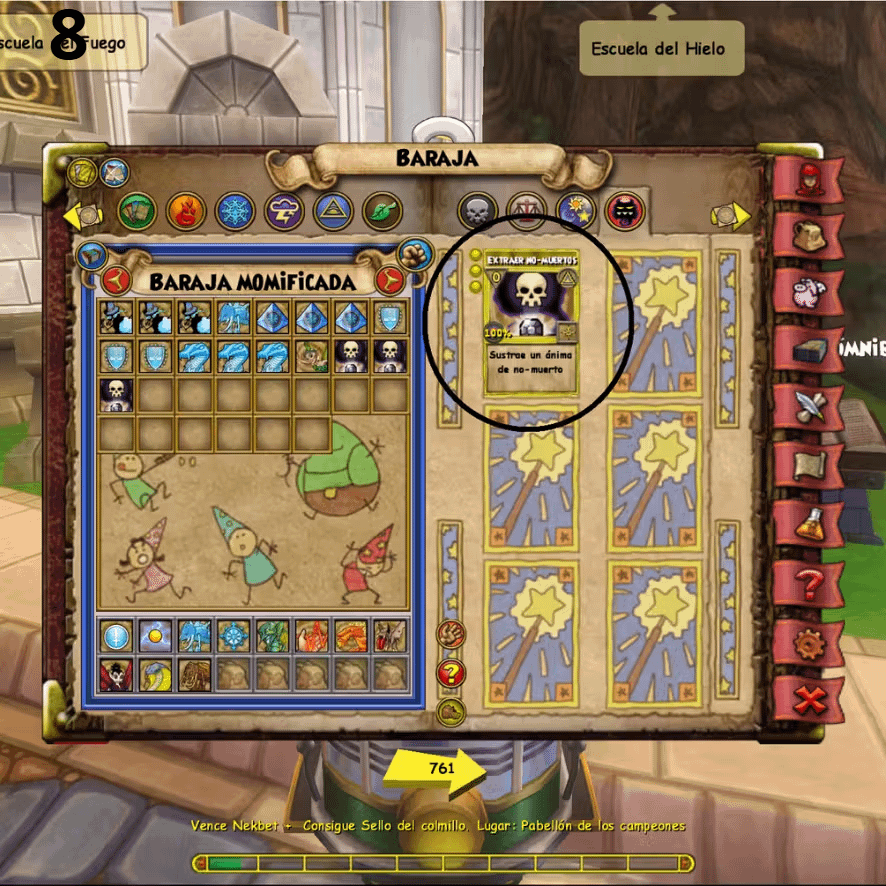The width and height of the screenshot is (886, 886).
Task: Select the Extraer No-Muertos spell card
Action: [x=531, y=322]
